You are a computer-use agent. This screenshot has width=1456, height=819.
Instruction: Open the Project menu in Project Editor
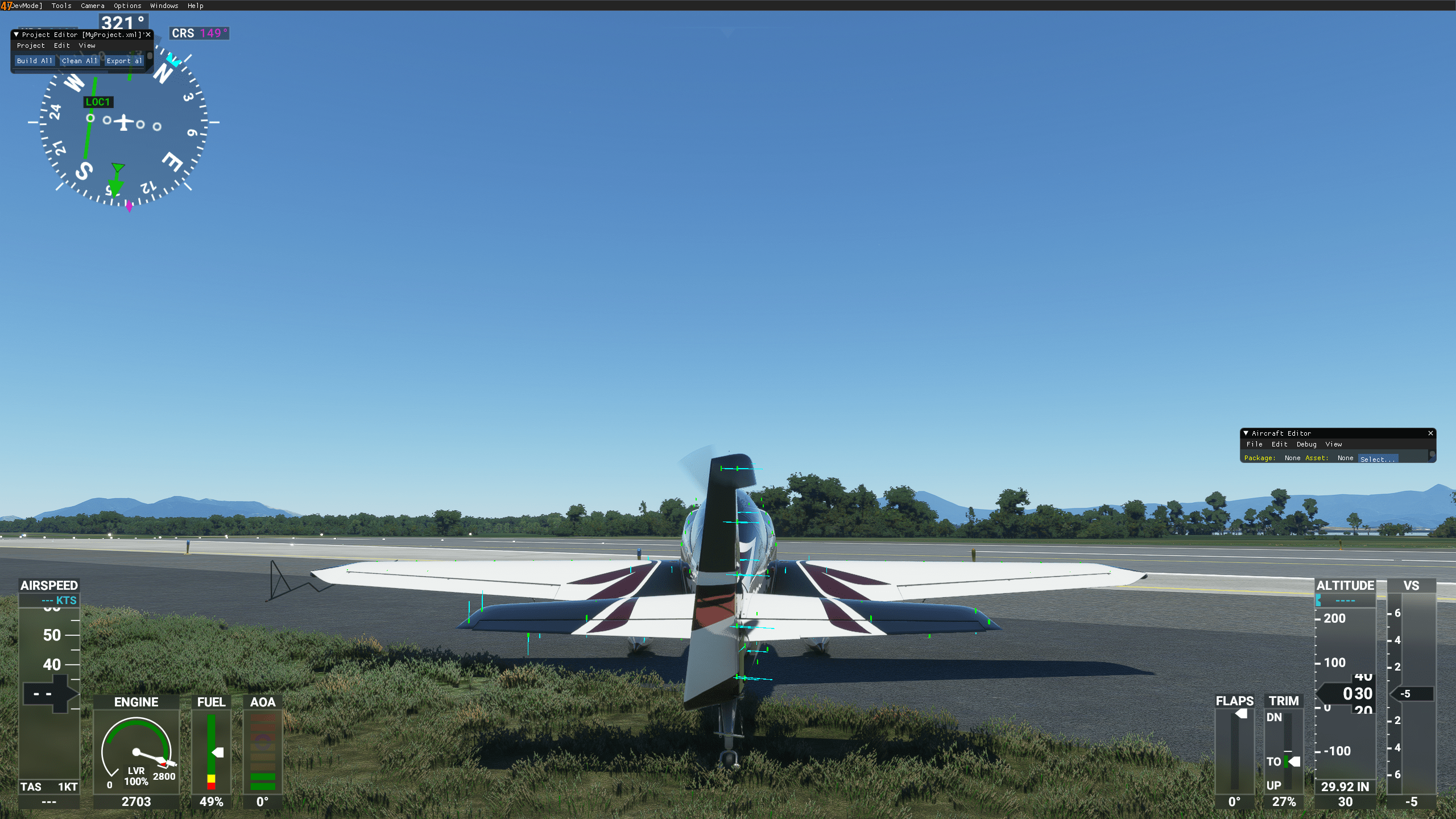pos(32,45)
